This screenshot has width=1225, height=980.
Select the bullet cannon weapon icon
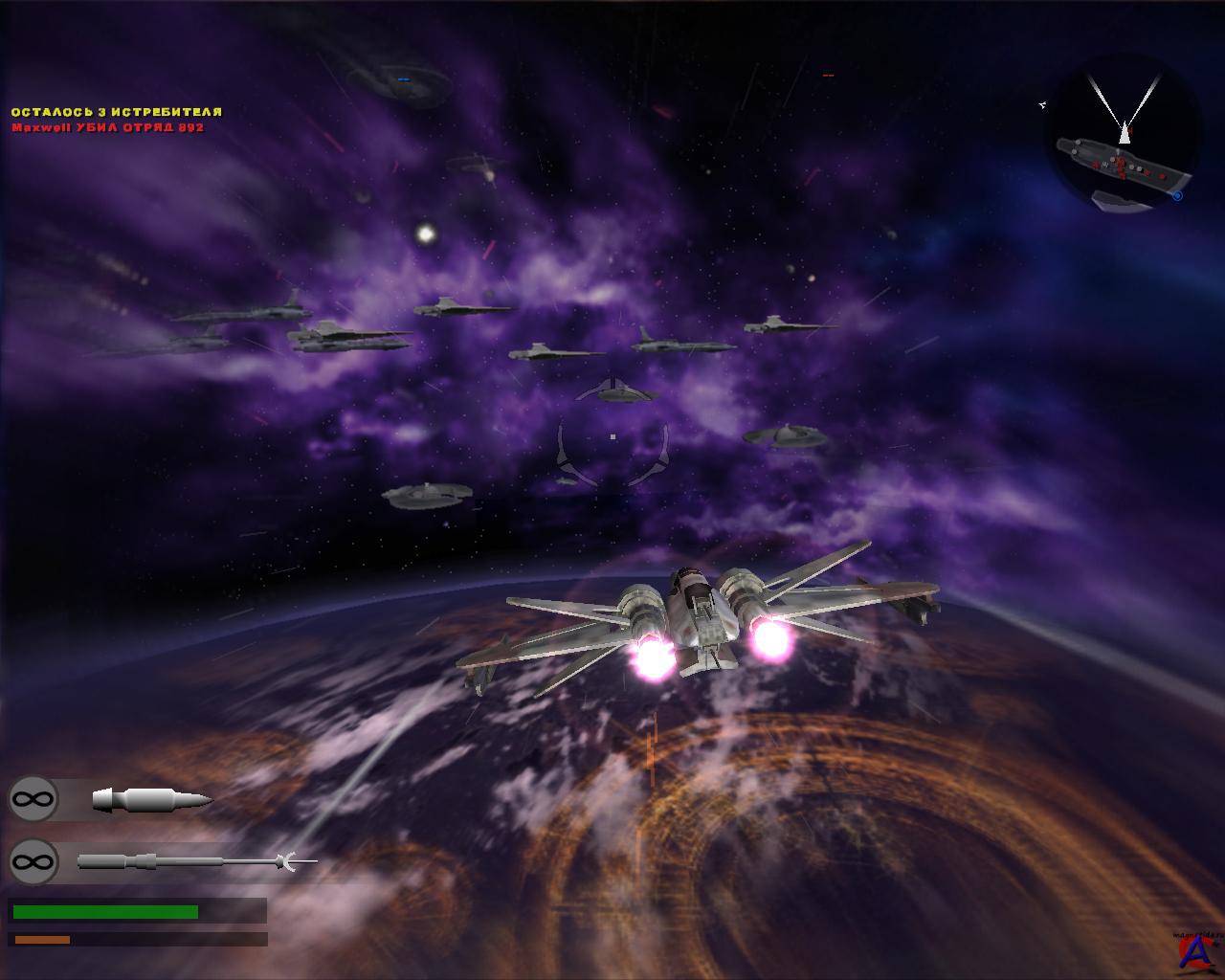click(151, 799)
